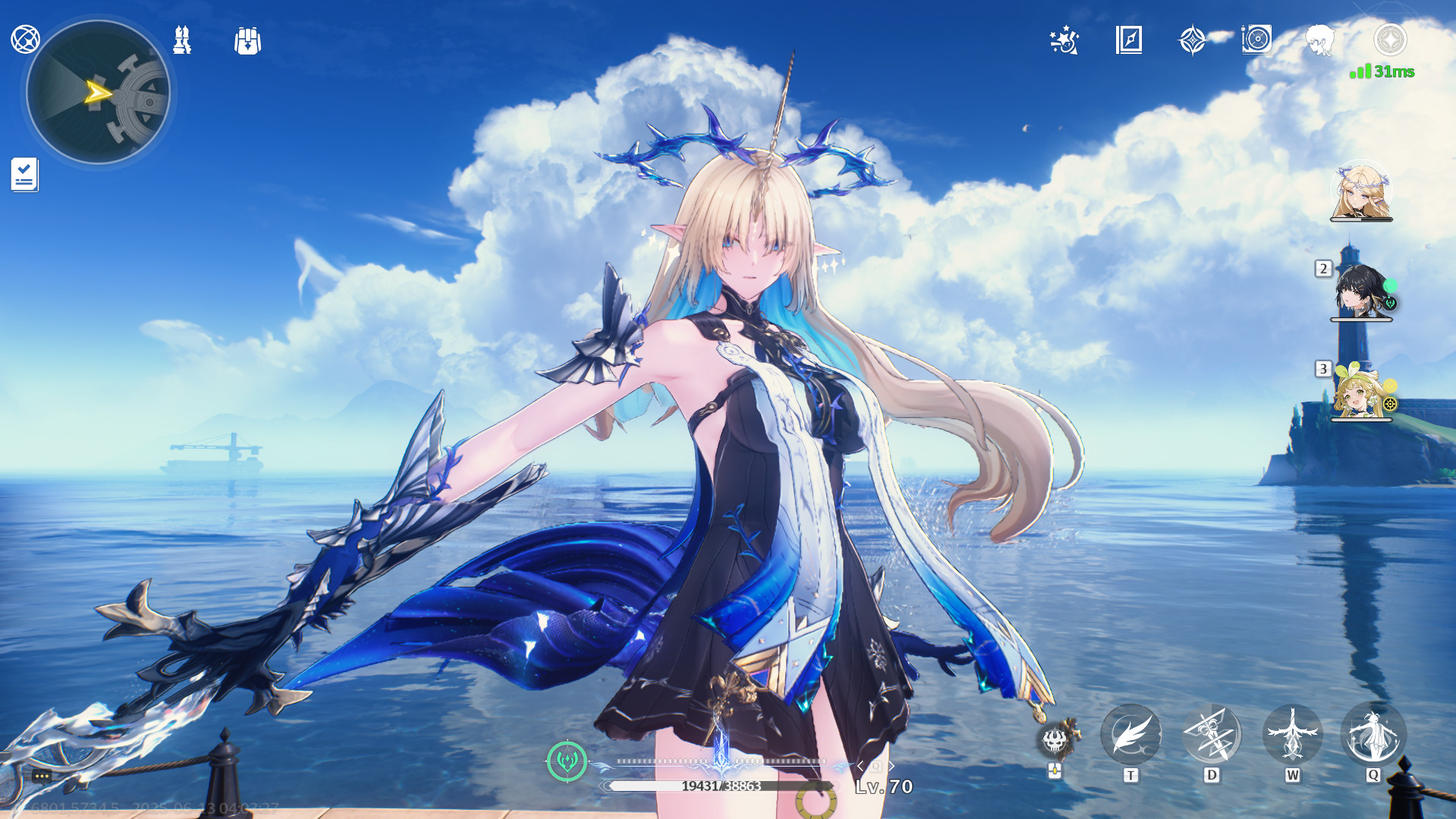
Task: Click the right arrow beside the Q indicator
Action: [893, 766]
